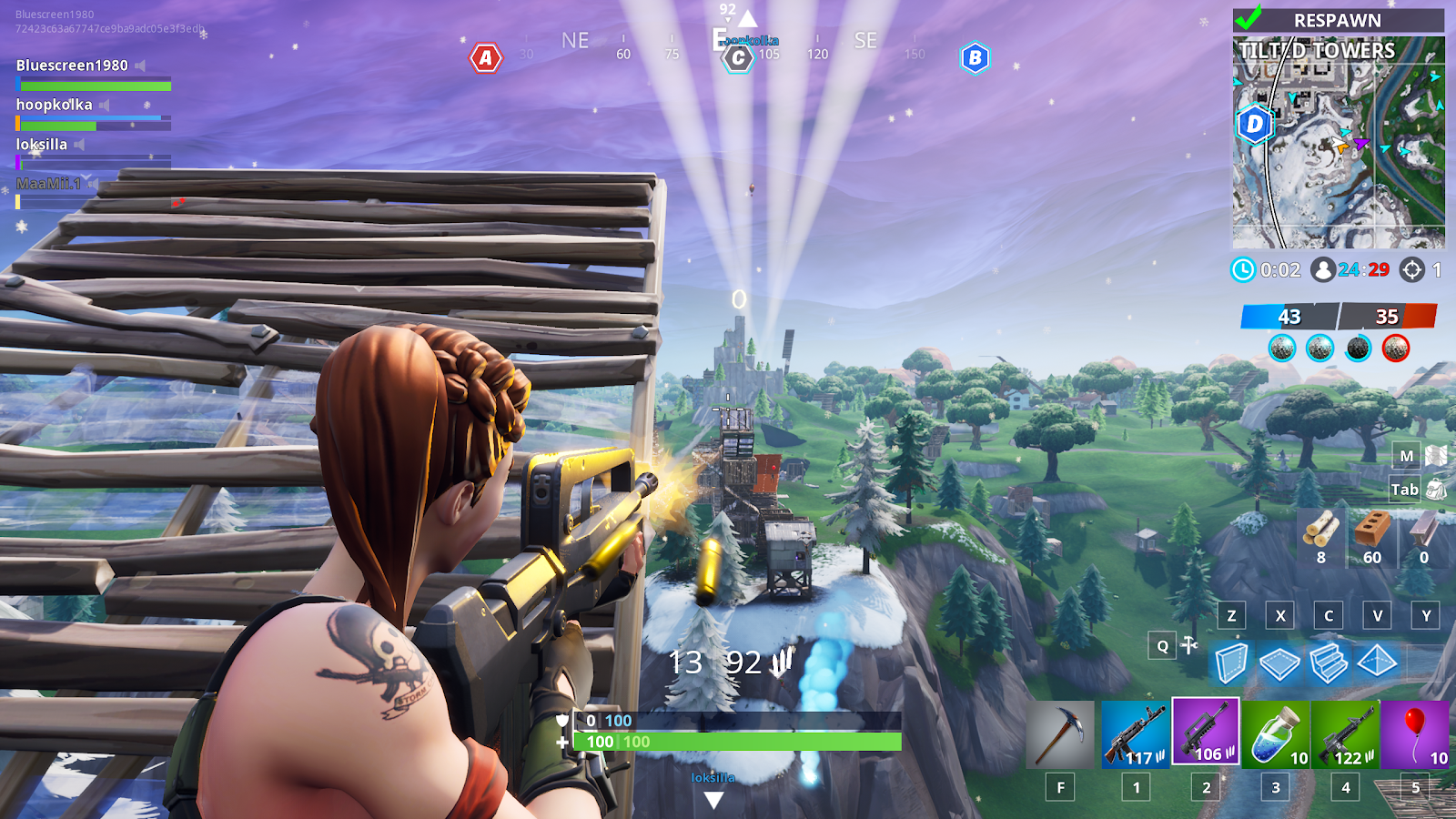Select the balloons in slot 5

1415,735
